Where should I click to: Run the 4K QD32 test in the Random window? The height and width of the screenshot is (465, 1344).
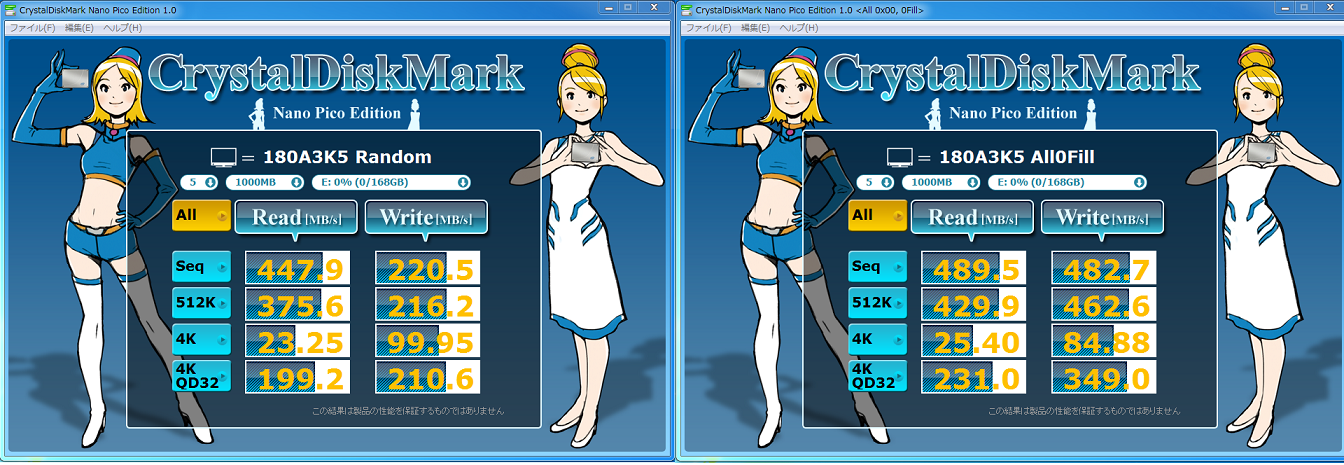pos(201,376)
